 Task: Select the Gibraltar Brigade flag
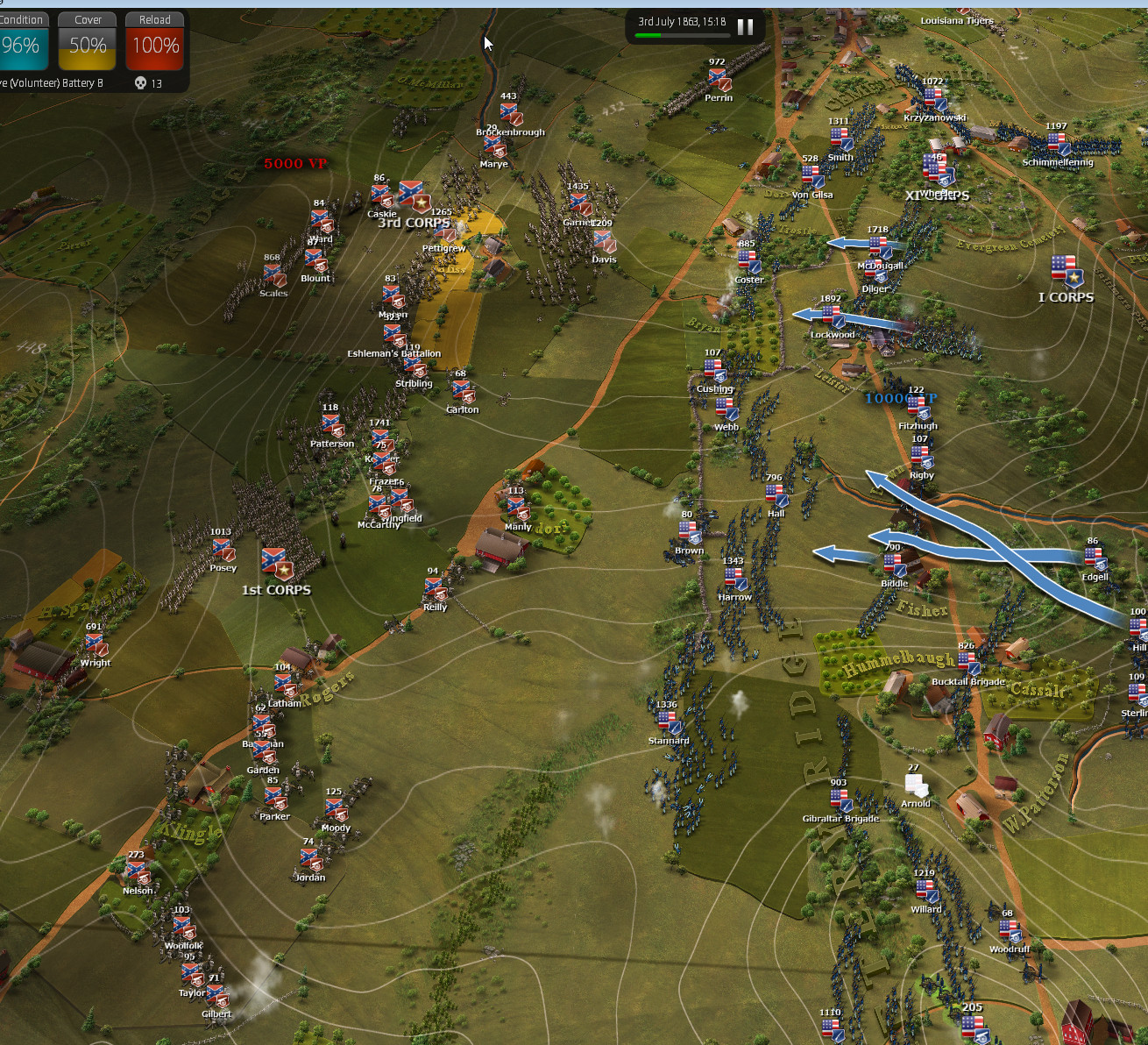pyautogui.click(x=840, y=800)
